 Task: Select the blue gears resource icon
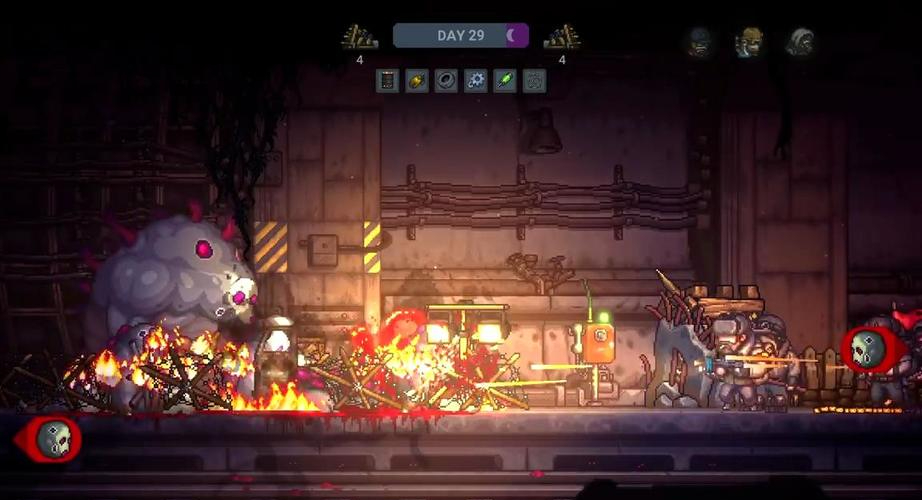tap(476, 81)
